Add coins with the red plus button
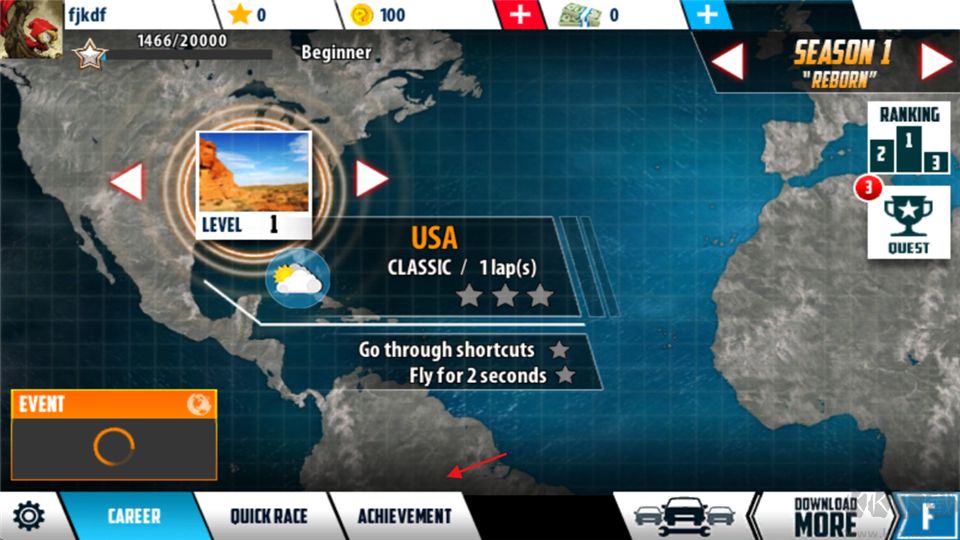The height and width of the screenshot is (540, 960). (x=520, y=15)
